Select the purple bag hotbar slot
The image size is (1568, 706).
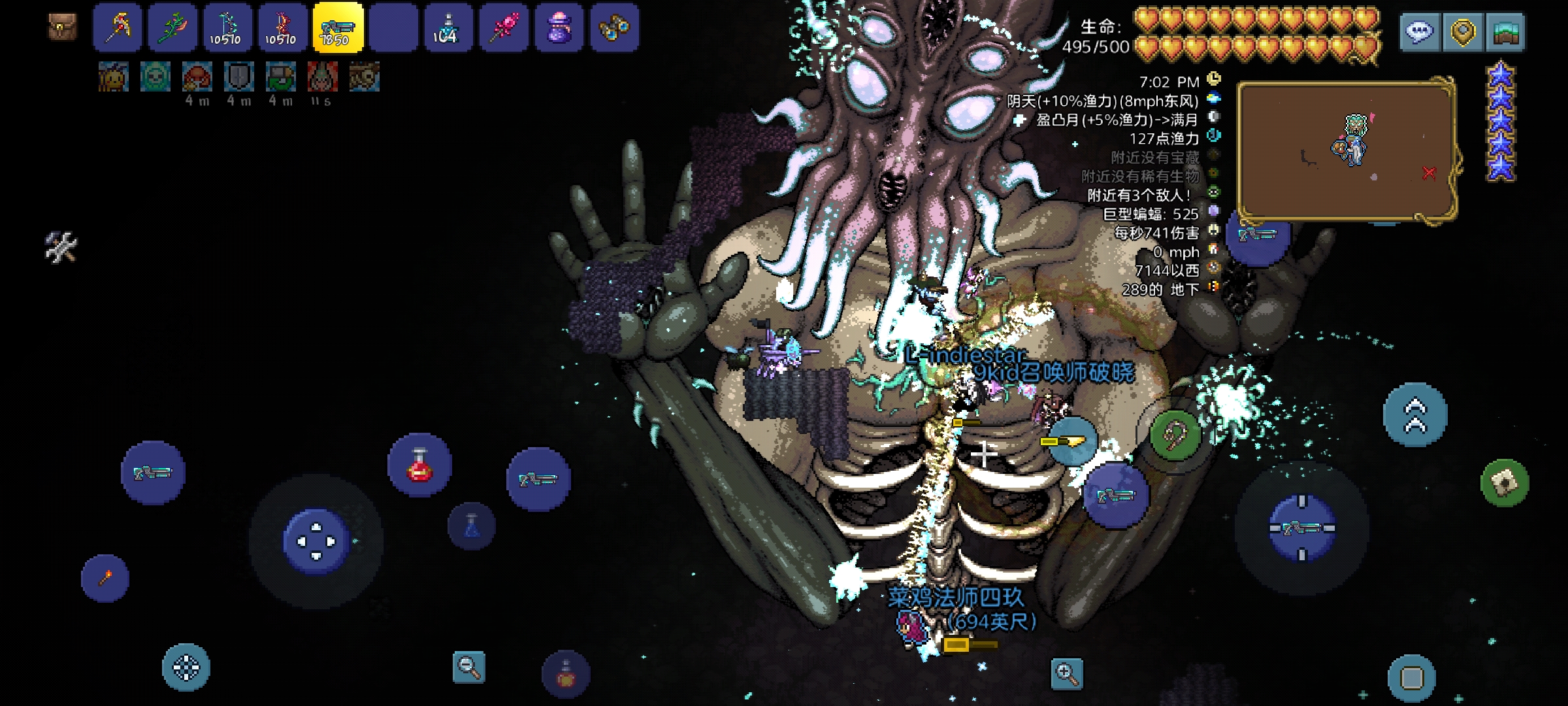[x=559, y=27]
